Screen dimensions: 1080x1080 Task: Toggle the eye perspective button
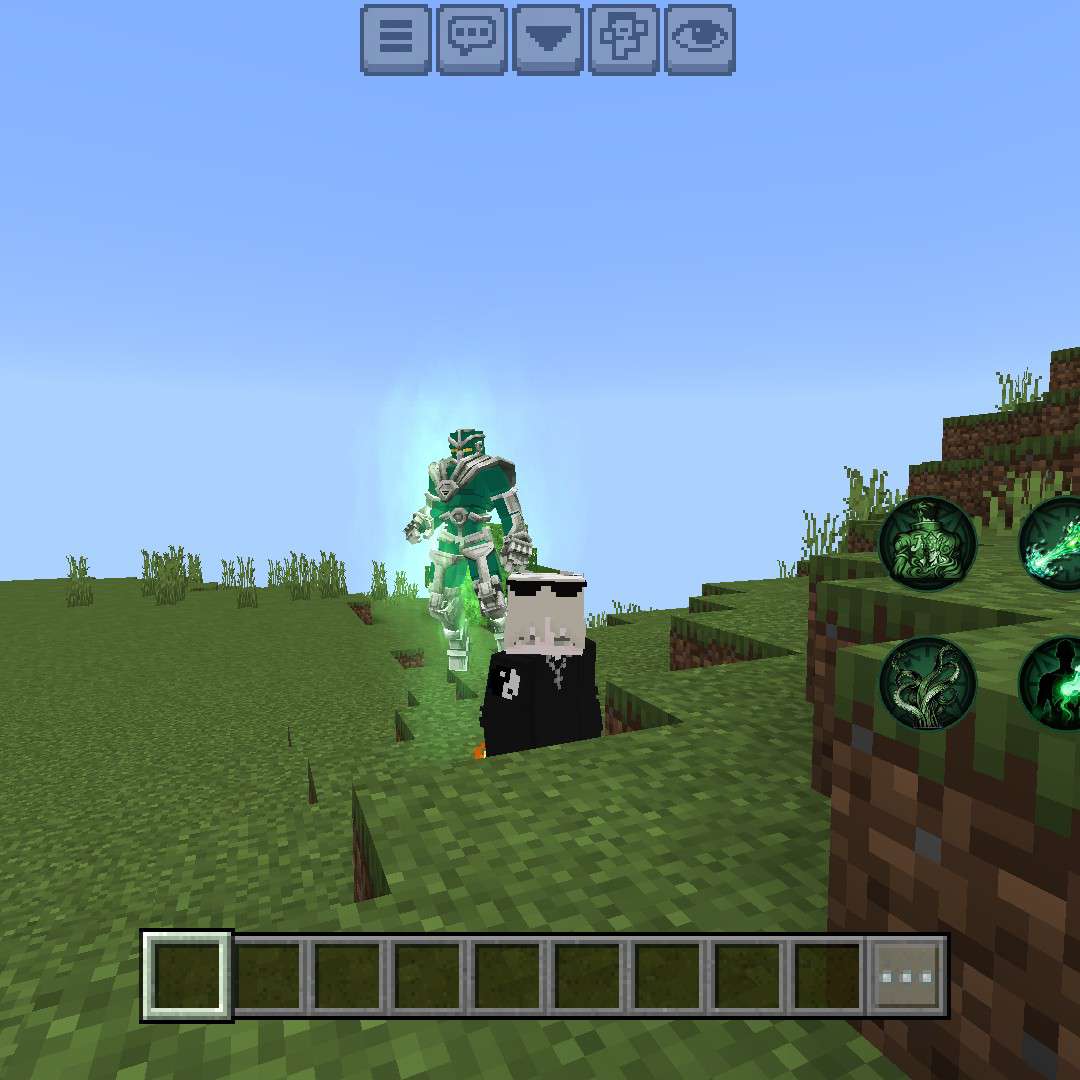pyautogui.click(x=700, y=39)
